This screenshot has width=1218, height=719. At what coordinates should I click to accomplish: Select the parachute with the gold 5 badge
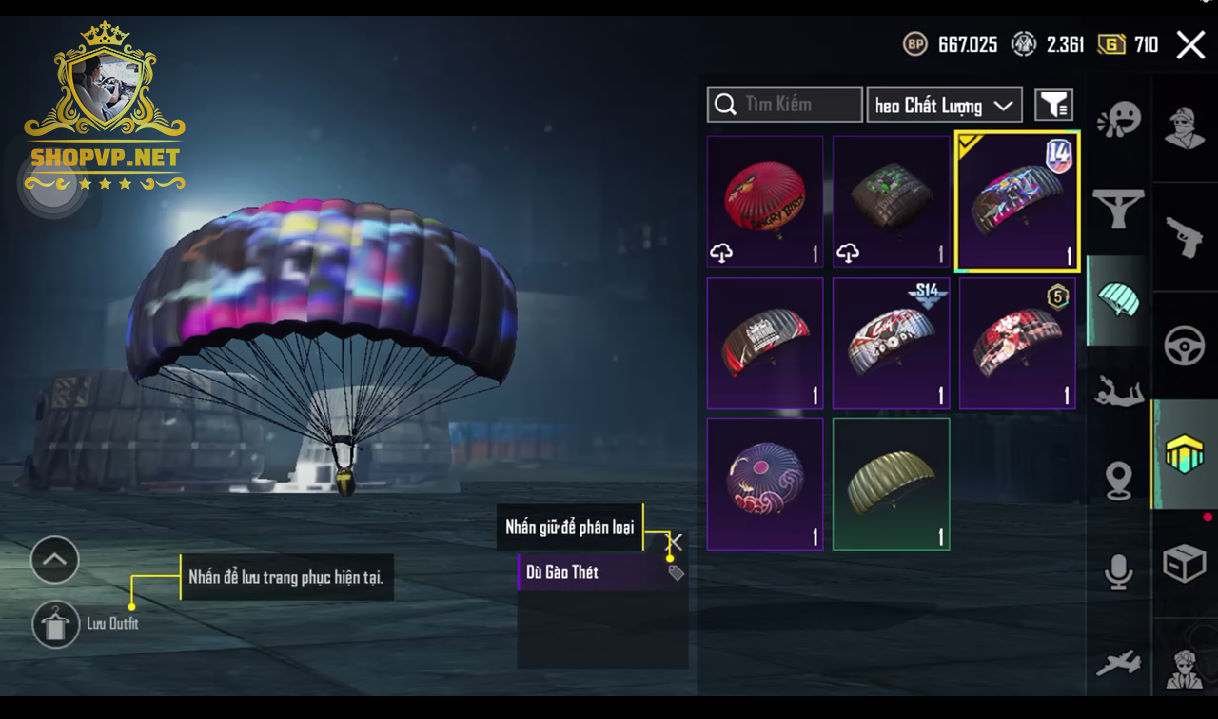point(1017,343)
